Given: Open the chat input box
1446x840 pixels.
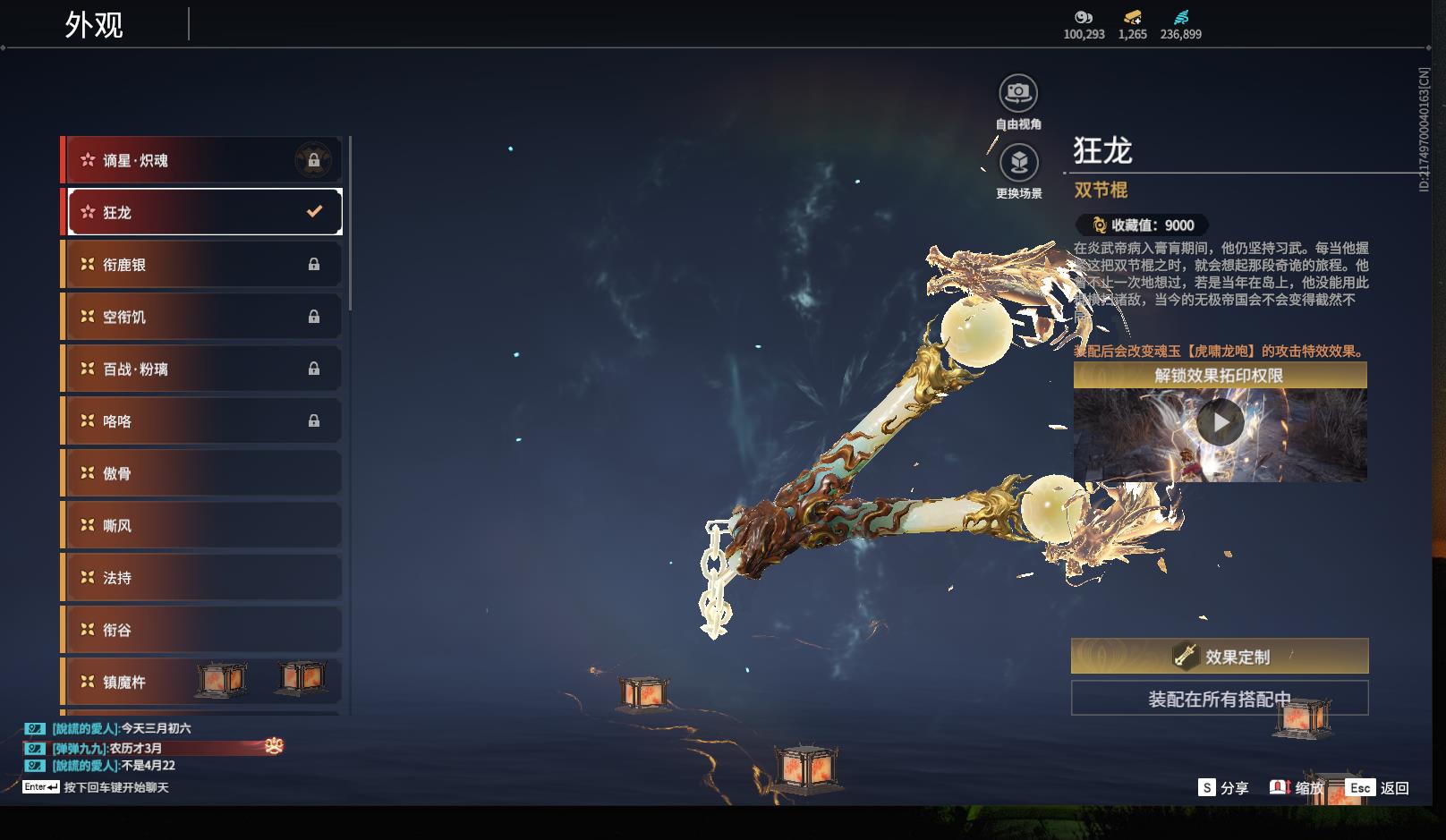Looking at the screenshot, I should (115, 787).
